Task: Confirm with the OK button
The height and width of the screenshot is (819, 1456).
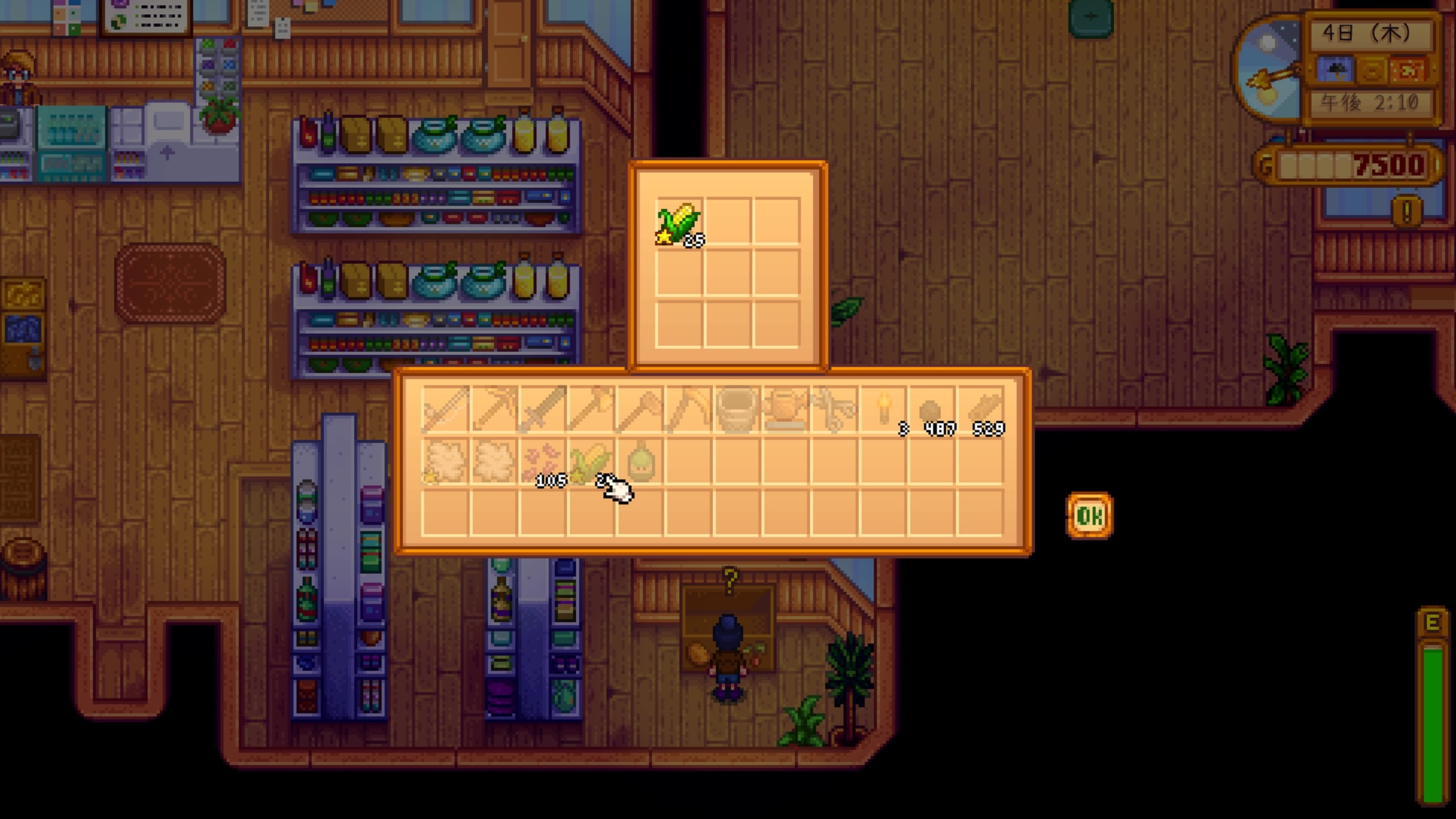Action: click(1089, 516)
